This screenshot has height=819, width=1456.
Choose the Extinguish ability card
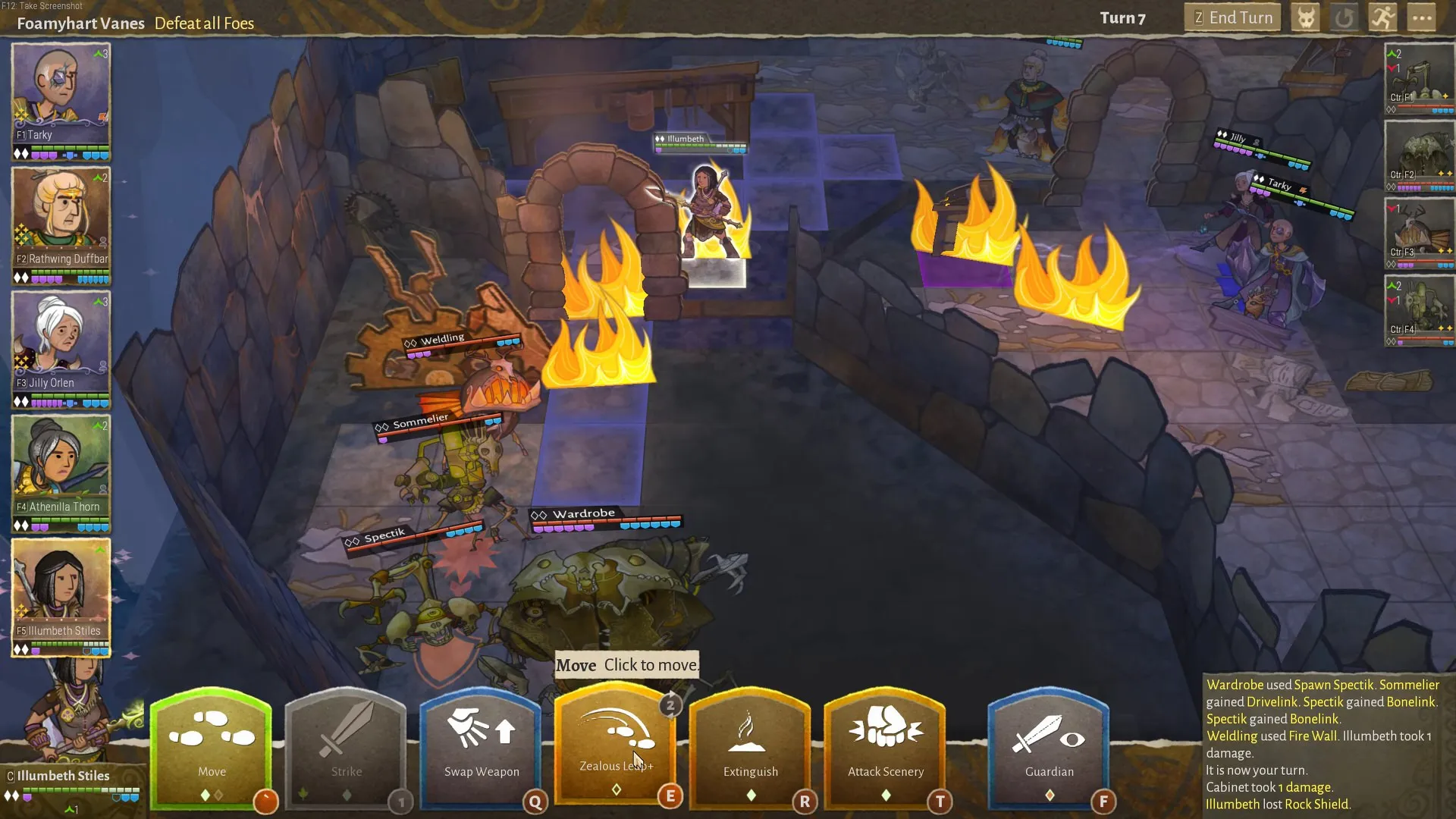[750, 747]
